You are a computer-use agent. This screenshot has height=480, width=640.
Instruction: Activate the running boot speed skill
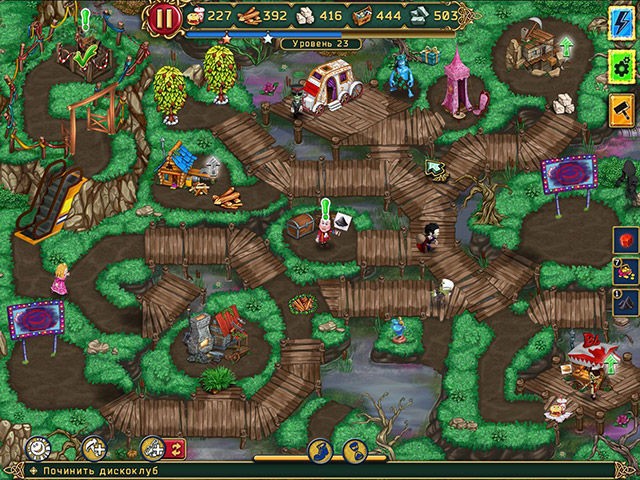pos(321,449)
